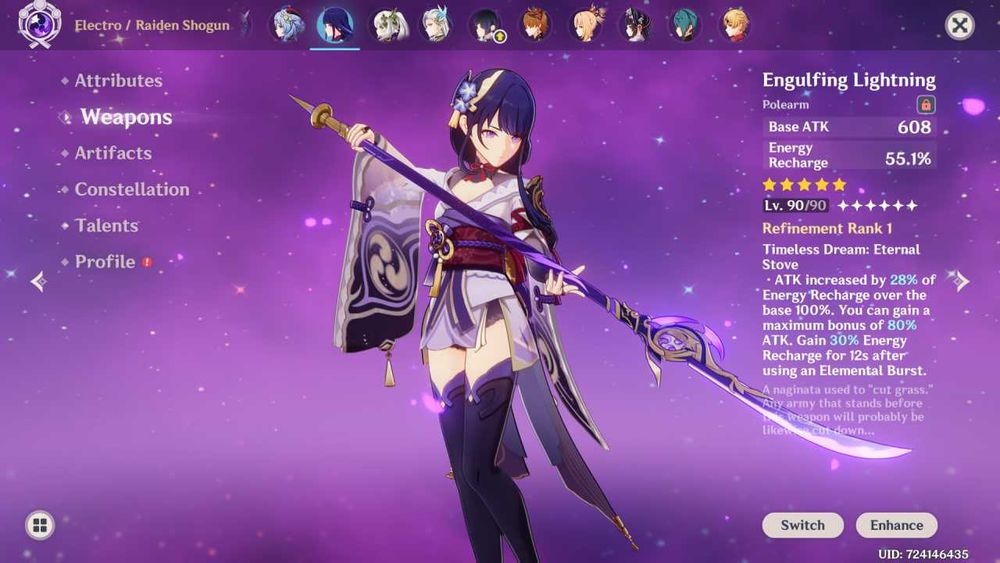
Task: Choose the orange-haired Tartaglia portrait
Action: [536, 25]
